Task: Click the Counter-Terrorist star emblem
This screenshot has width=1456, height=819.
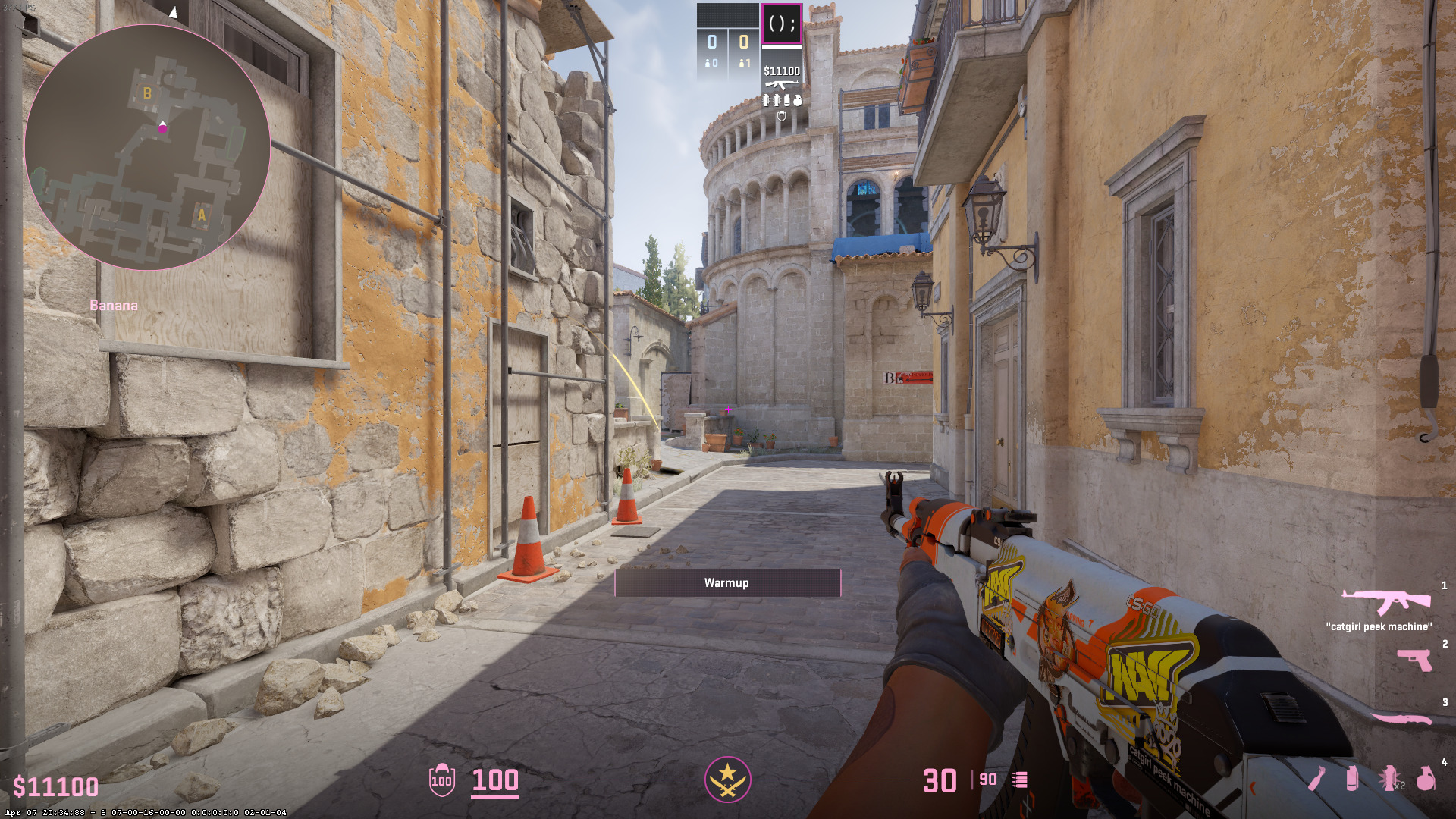Action: pyautogui.click(x=727, y=779)
